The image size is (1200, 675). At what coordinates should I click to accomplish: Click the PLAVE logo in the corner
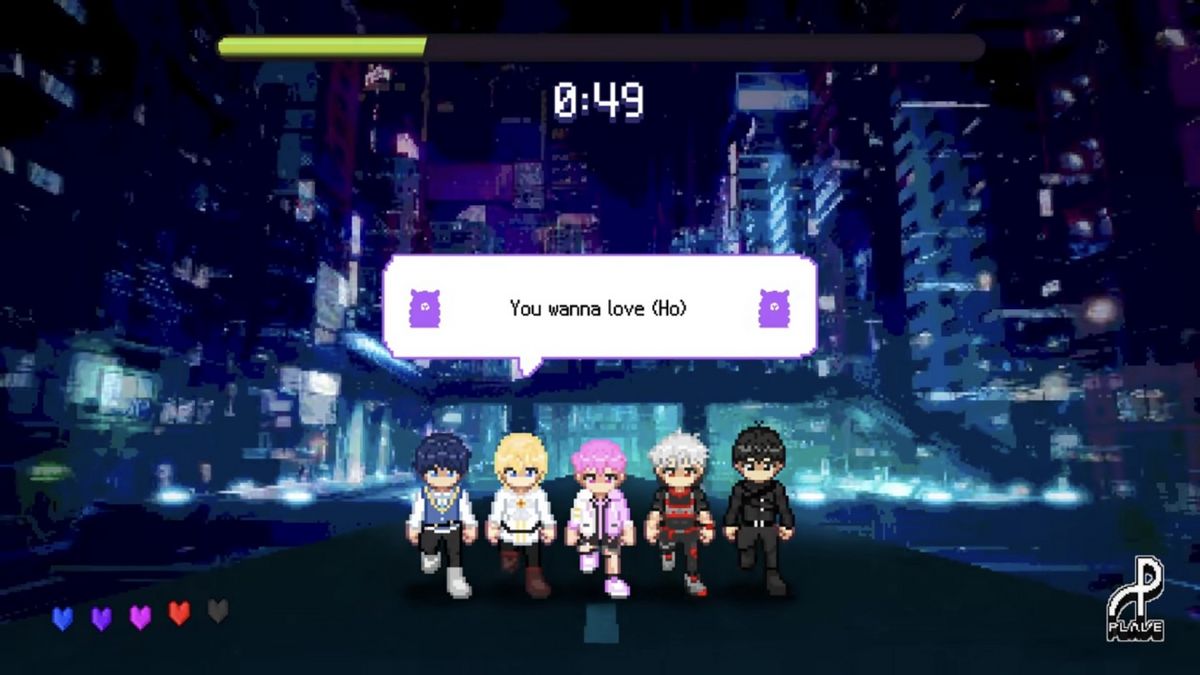(x=1135, y=603)
